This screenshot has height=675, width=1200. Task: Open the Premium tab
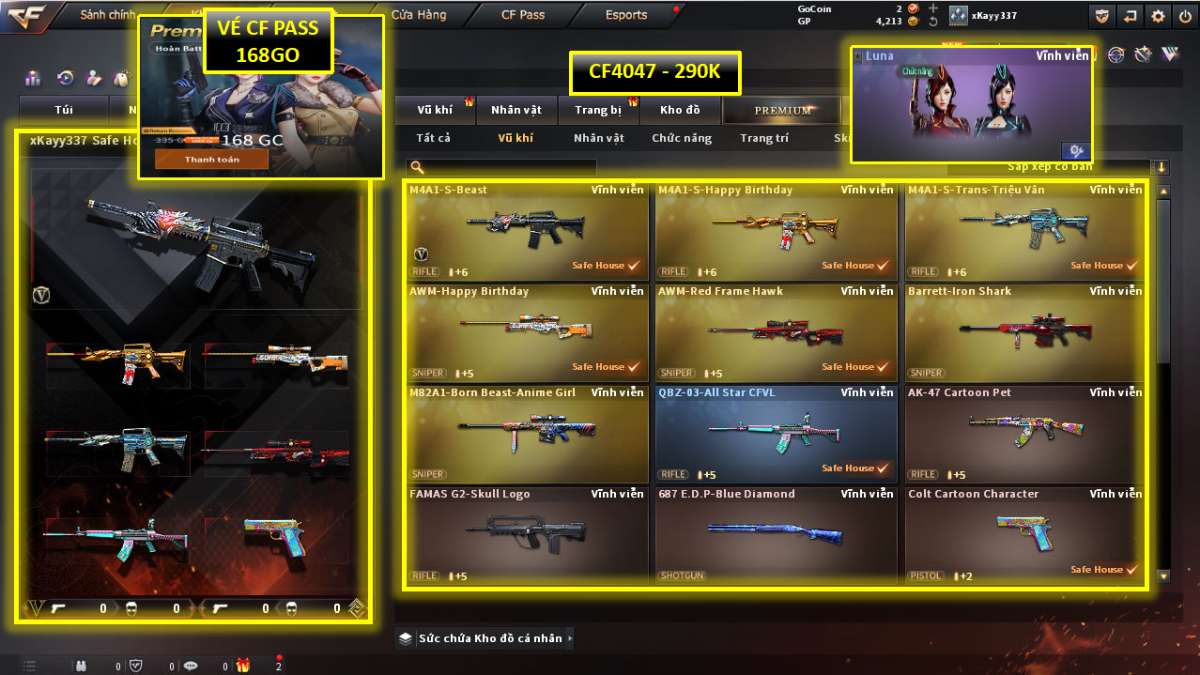tap(783, 110)
